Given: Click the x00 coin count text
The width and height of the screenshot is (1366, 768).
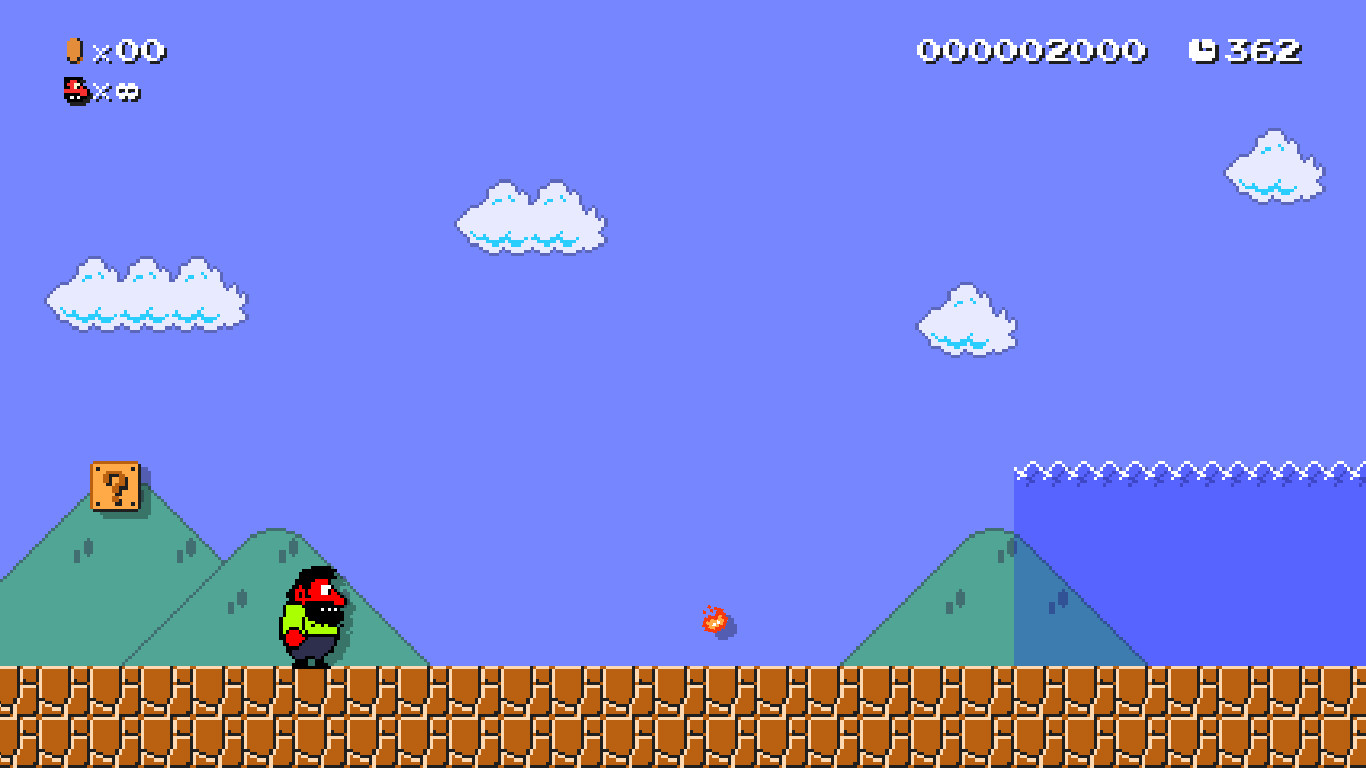Looking at the screenshot, I should point(130,50).
